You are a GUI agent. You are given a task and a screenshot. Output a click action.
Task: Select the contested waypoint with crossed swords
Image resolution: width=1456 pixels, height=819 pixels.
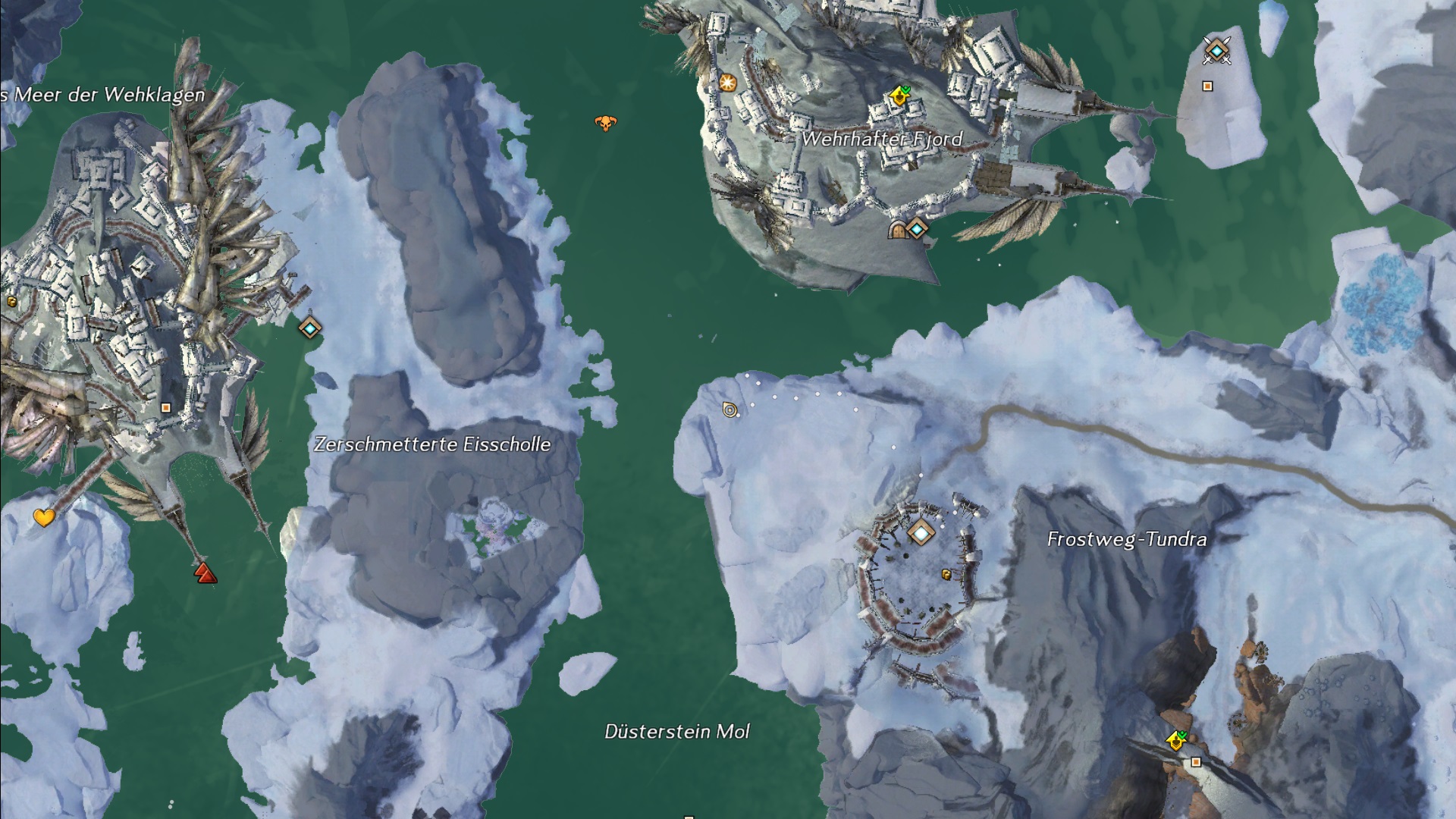pos(1216,51)
